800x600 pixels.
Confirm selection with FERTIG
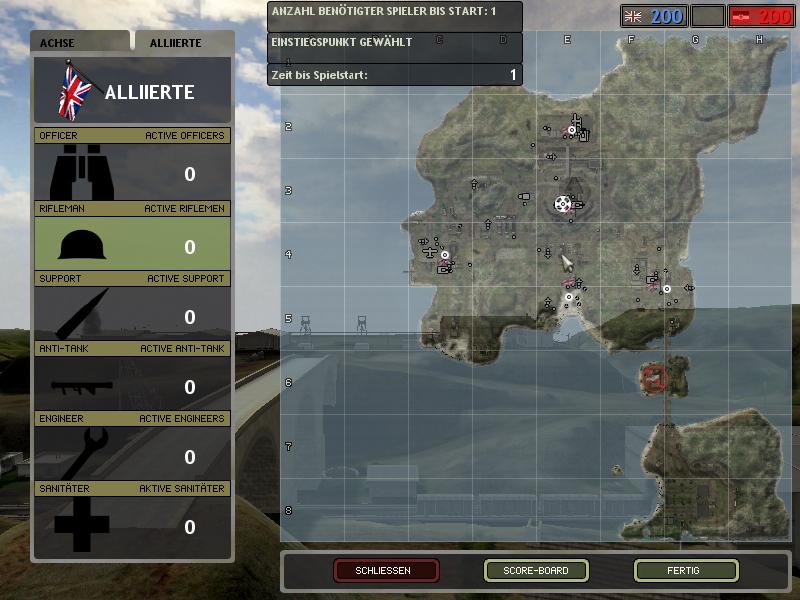686,571
